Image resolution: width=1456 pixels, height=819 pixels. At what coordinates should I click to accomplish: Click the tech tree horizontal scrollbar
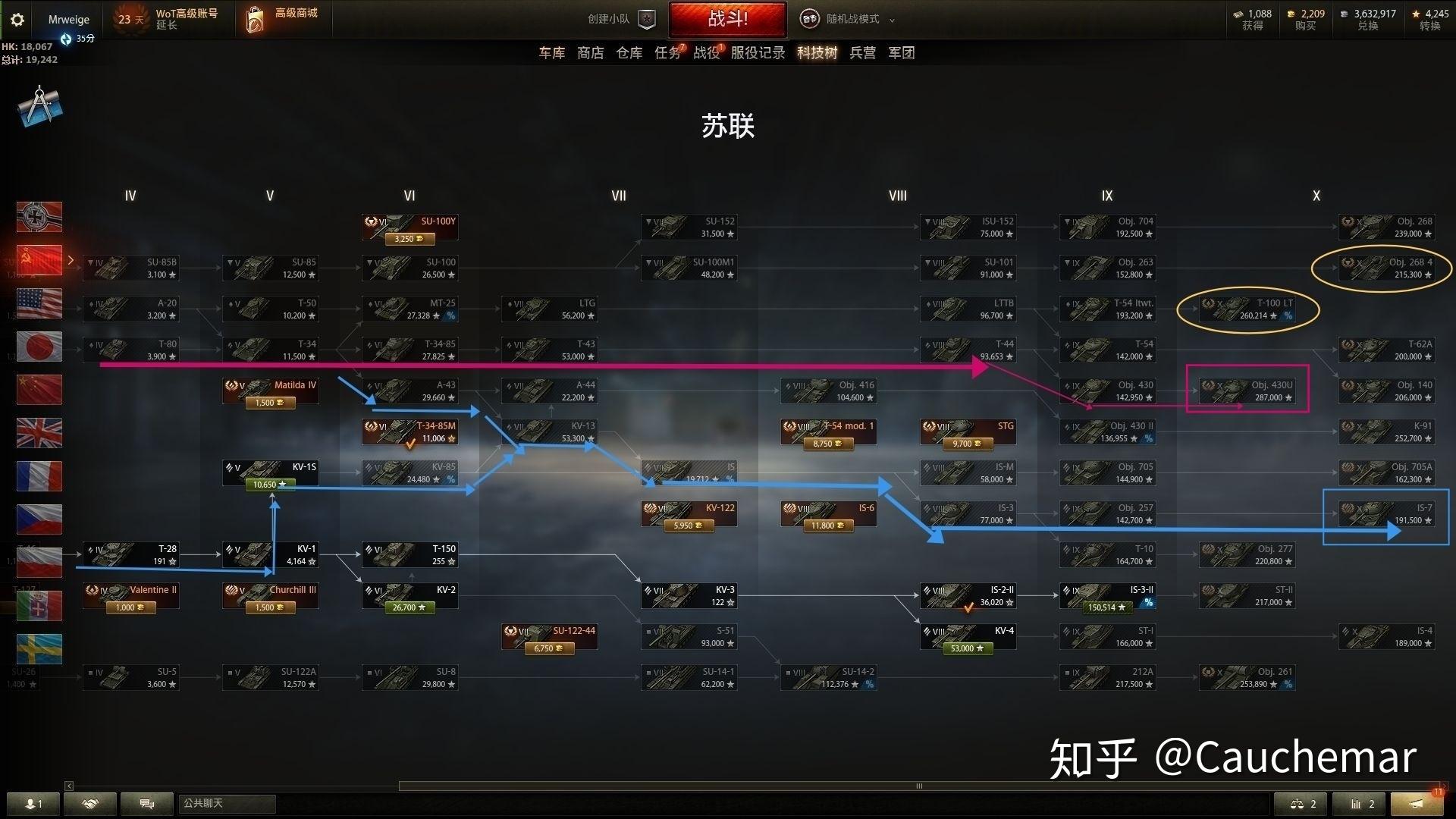919,786
